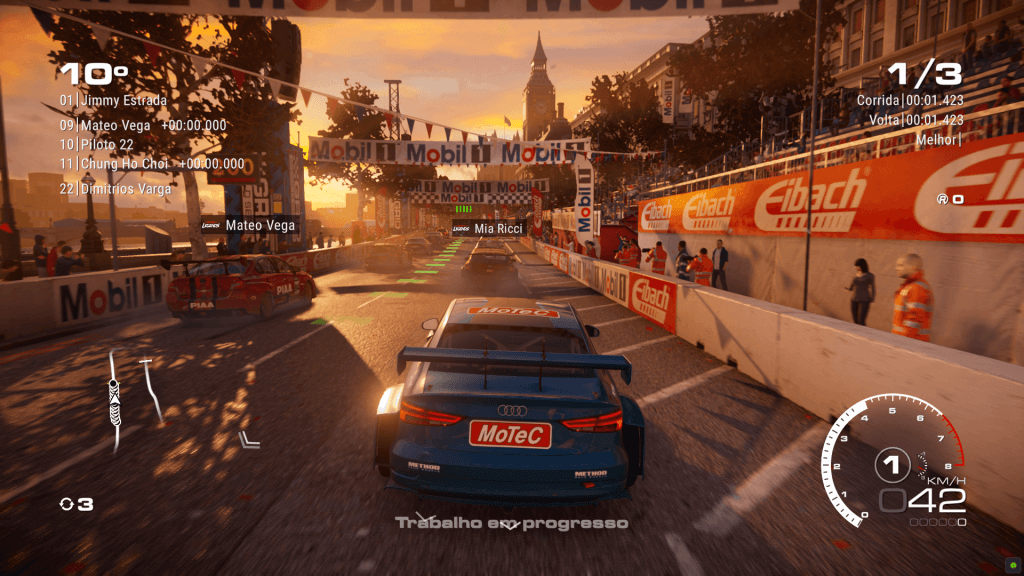Click the Chung Ho Choi standings row
The height and width of the screenshot is (576, 1024).
point(151,164)
